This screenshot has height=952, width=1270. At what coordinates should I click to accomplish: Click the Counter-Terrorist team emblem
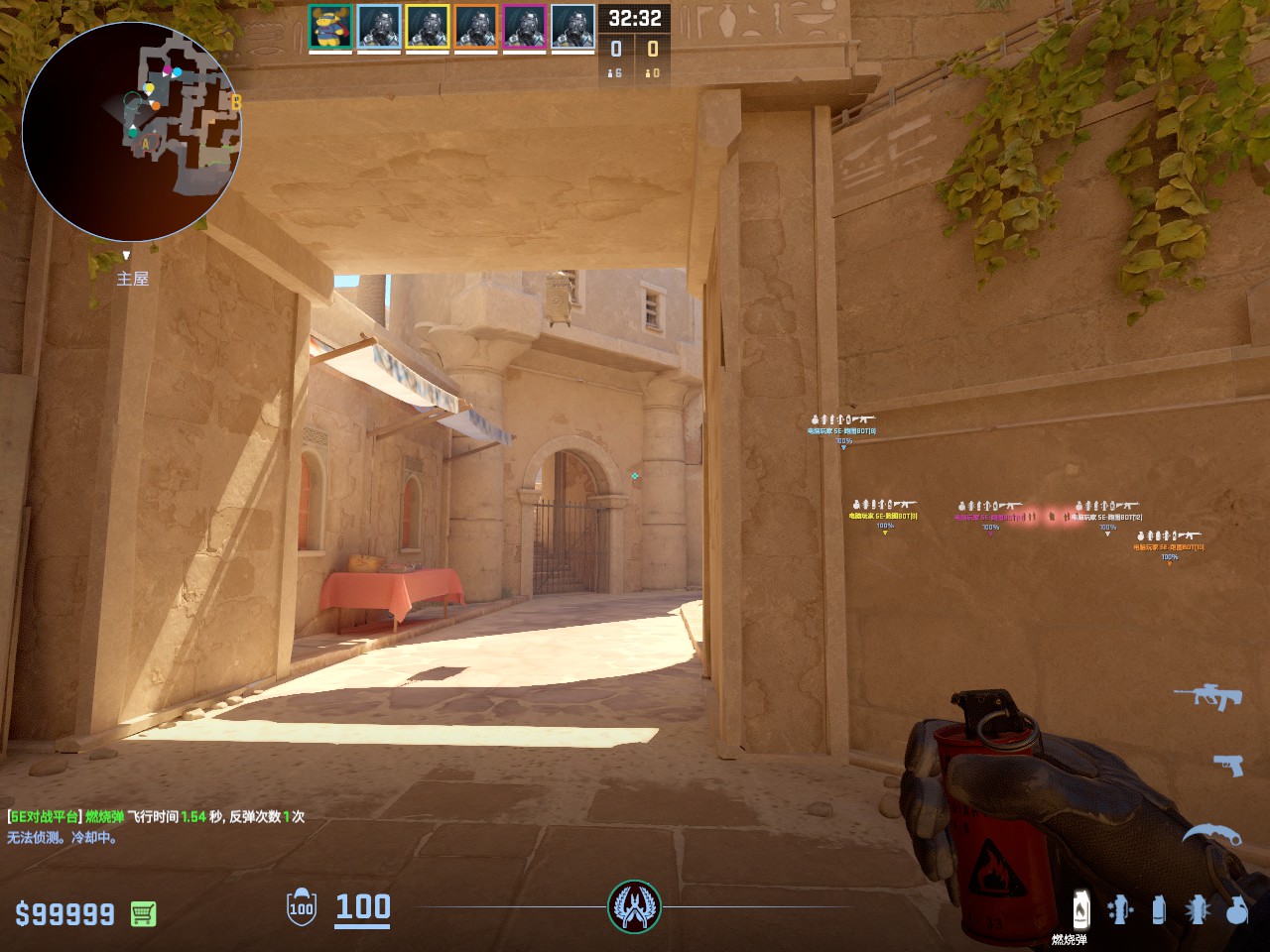(634, 906)
